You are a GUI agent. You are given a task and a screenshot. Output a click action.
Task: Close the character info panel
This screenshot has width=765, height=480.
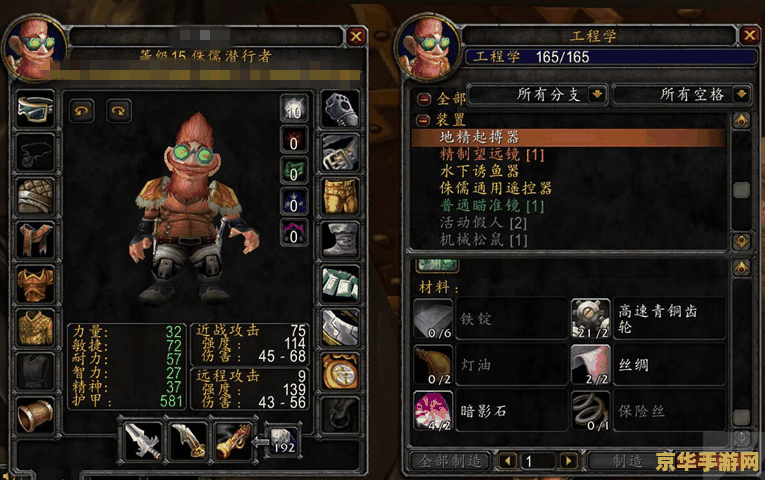357,36
